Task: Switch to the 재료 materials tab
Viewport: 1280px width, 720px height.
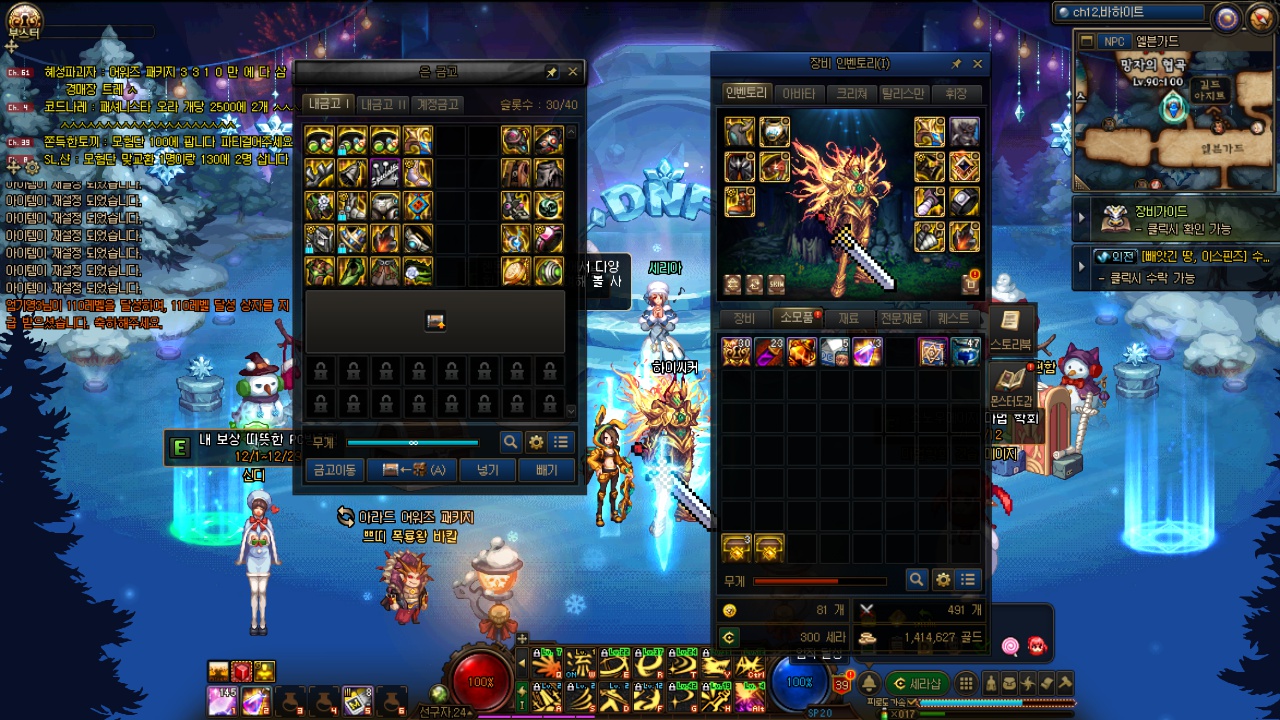Action: pos(848,318)
